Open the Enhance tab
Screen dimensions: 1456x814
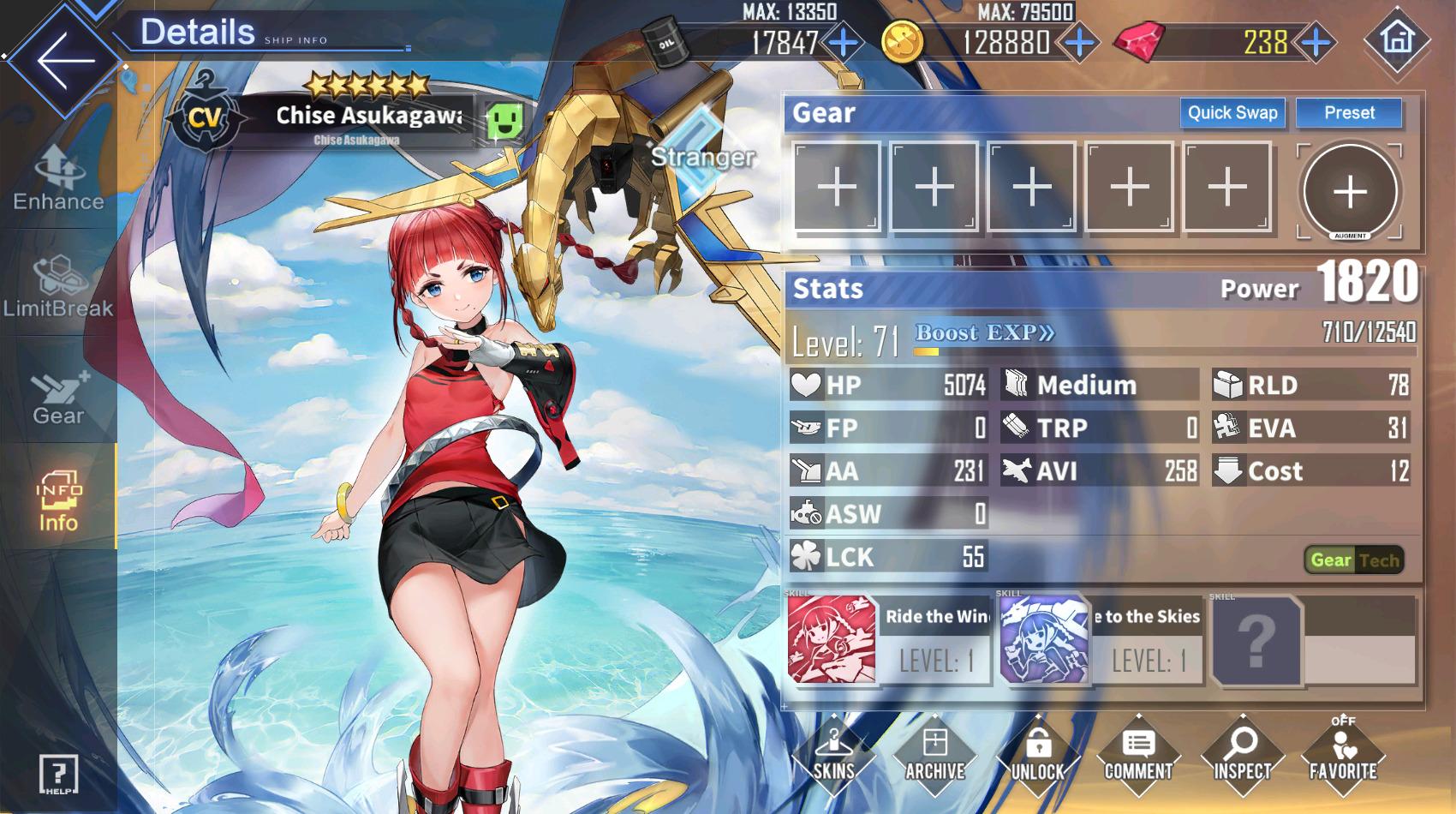pyautogui.click(x=58, y=179)
